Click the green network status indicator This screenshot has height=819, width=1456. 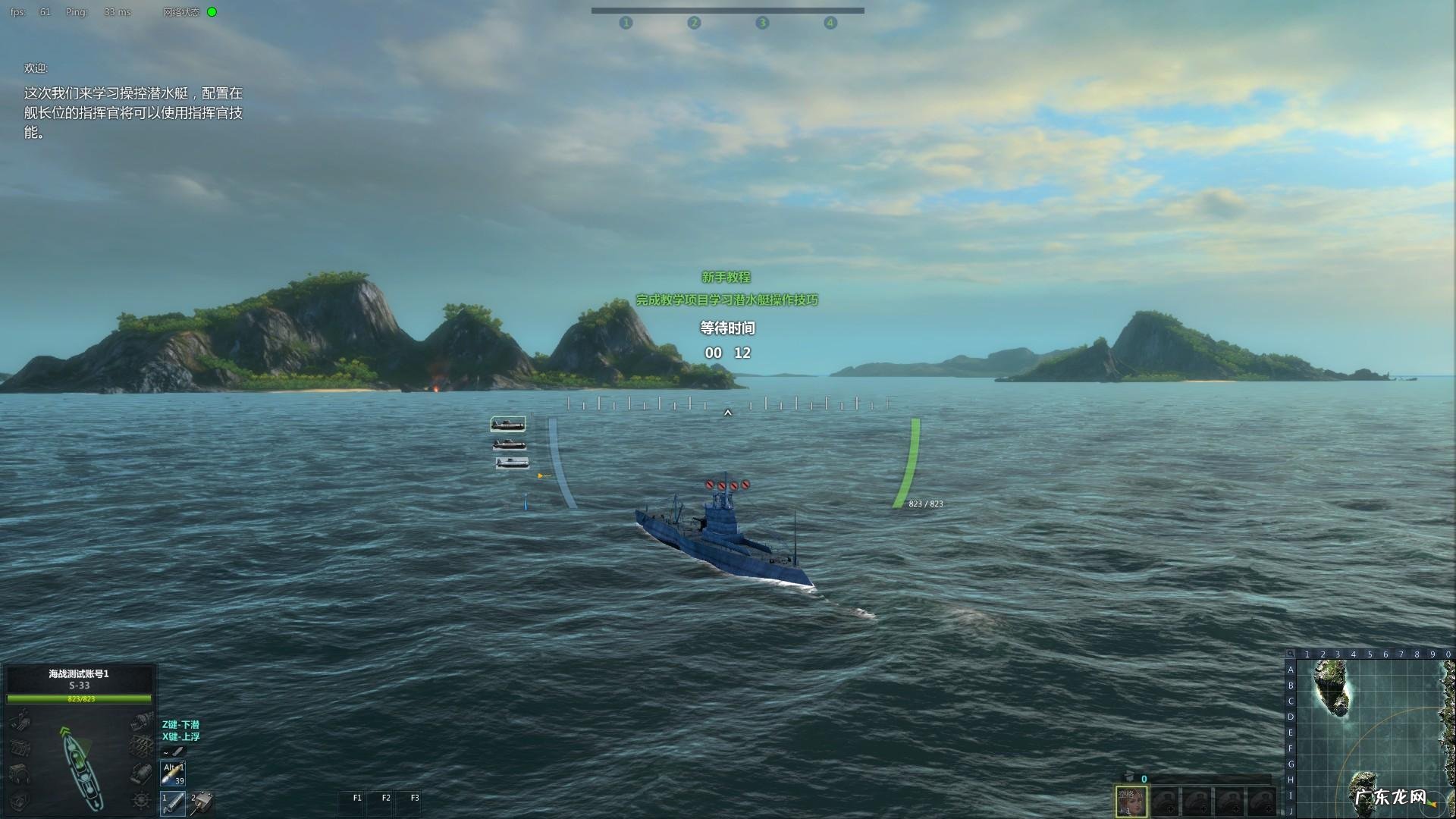(x=212, y=12)
